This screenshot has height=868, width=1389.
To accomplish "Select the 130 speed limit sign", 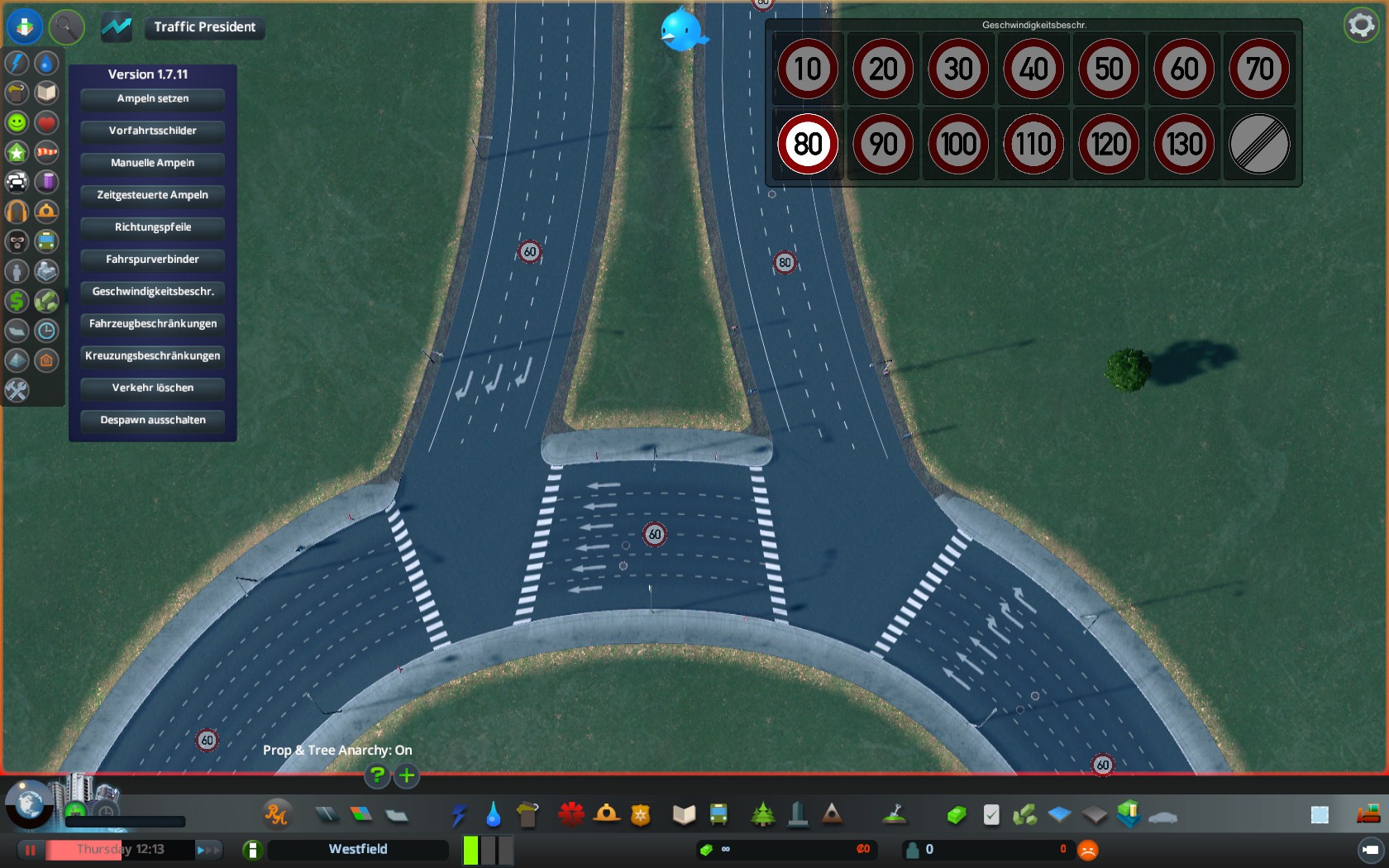I will pyautogui.click(x=1184, y=145).
